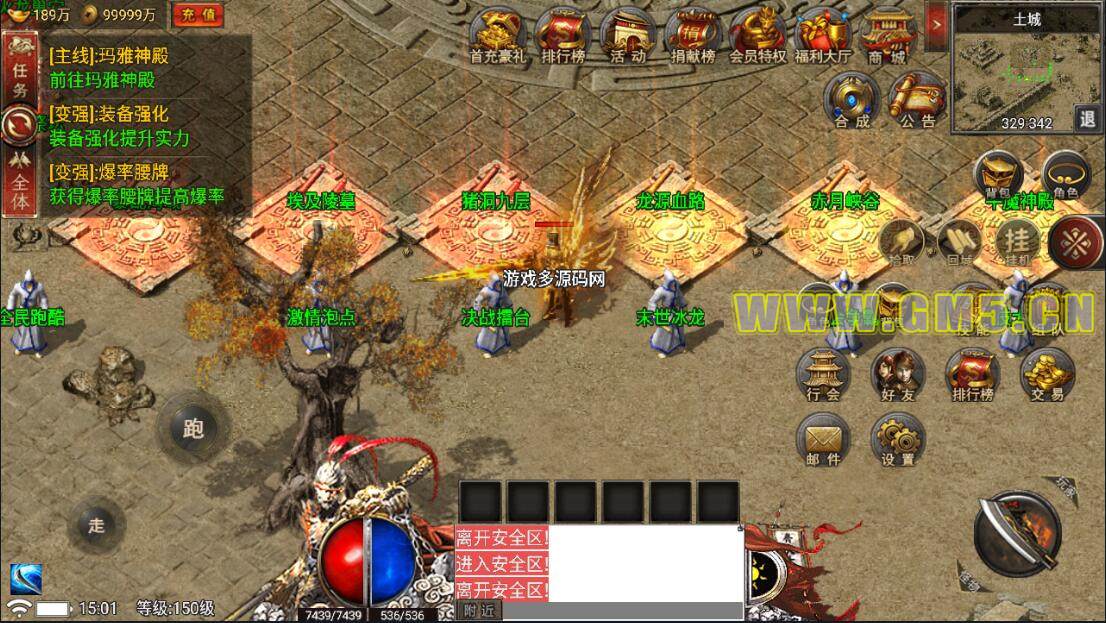Open the 行会 guild panel

click(x=823, y=374)
